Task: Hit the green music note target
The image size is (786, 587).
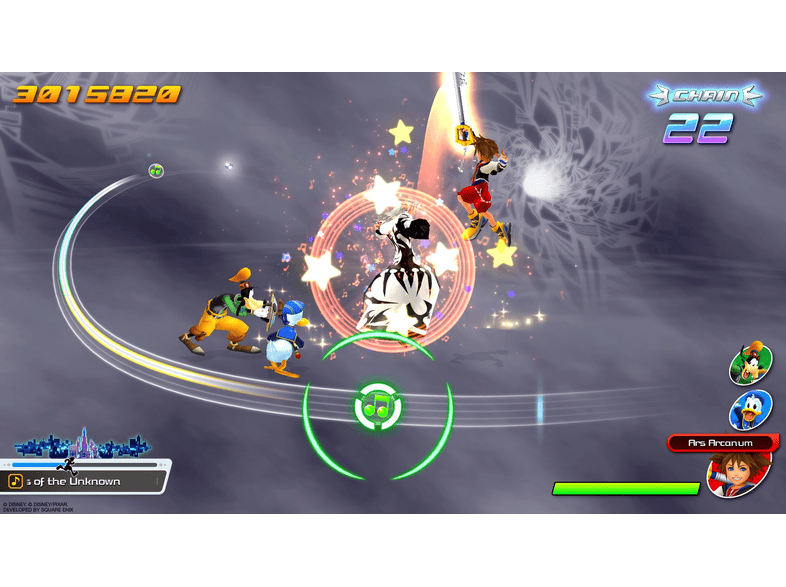Action: point(378,407)
